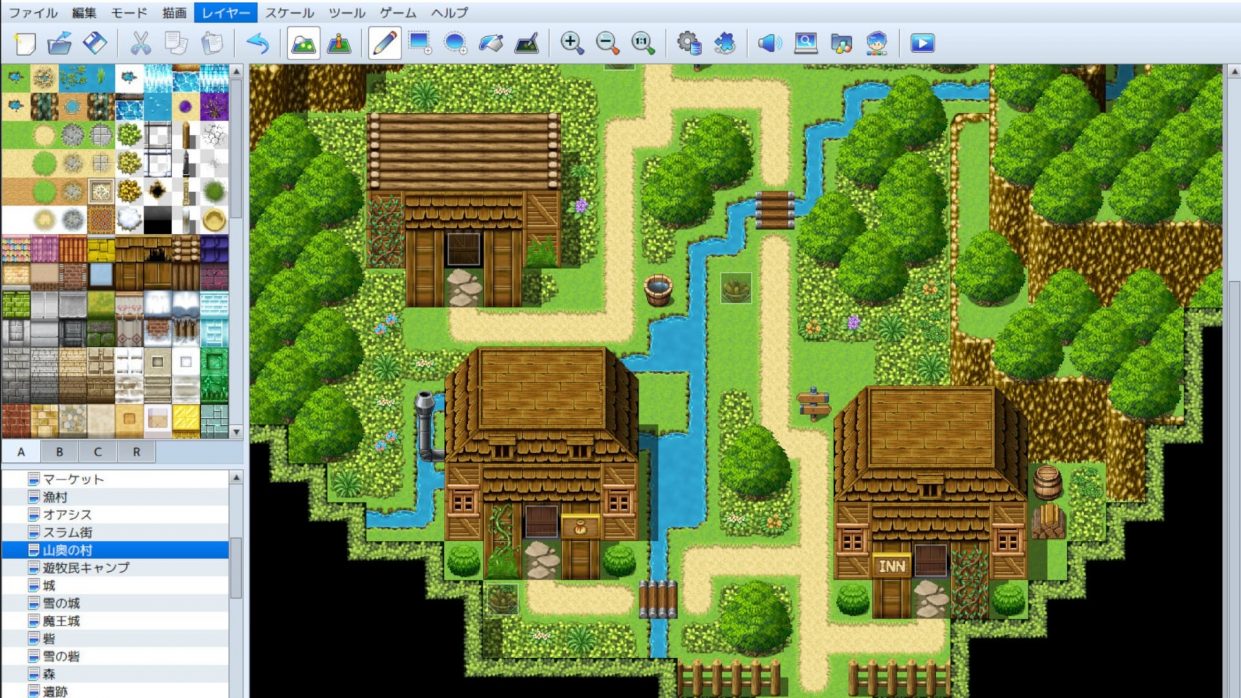Open the オアシス map from the list

point(67,514)
